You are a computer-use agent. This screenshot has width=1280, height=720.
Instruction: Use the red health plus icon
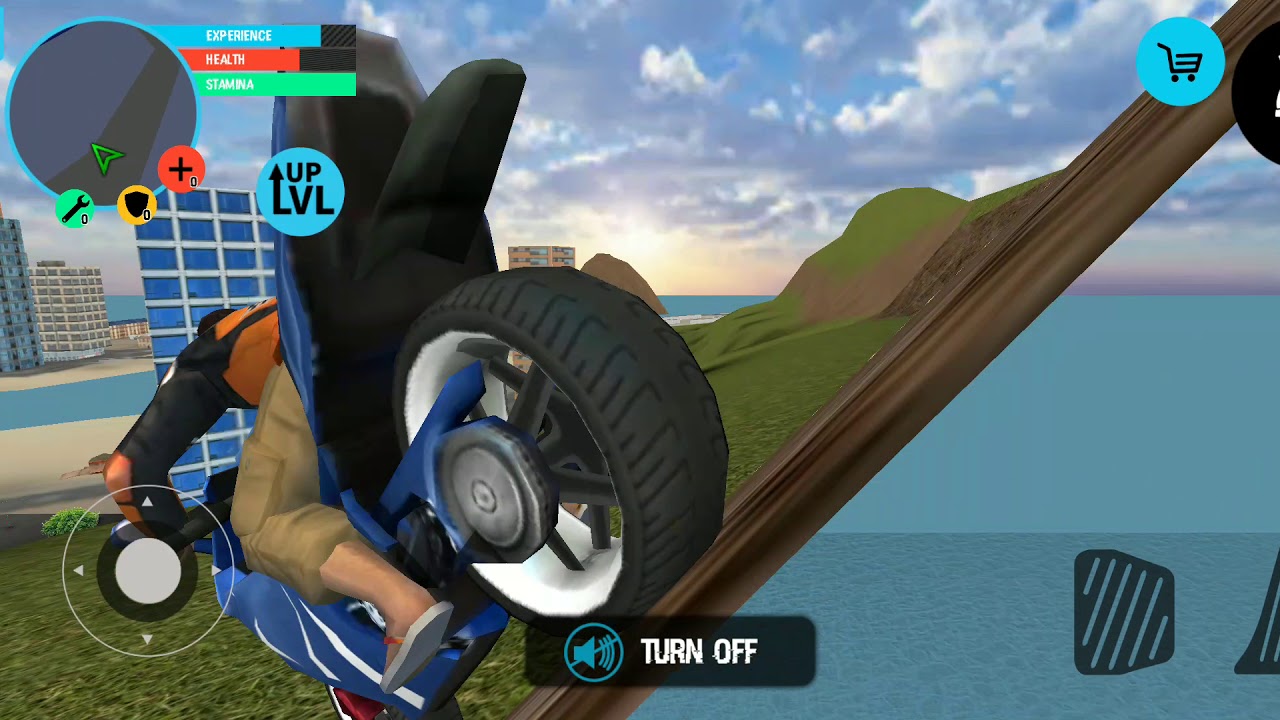pyautogui.click(x=181, y=169)
